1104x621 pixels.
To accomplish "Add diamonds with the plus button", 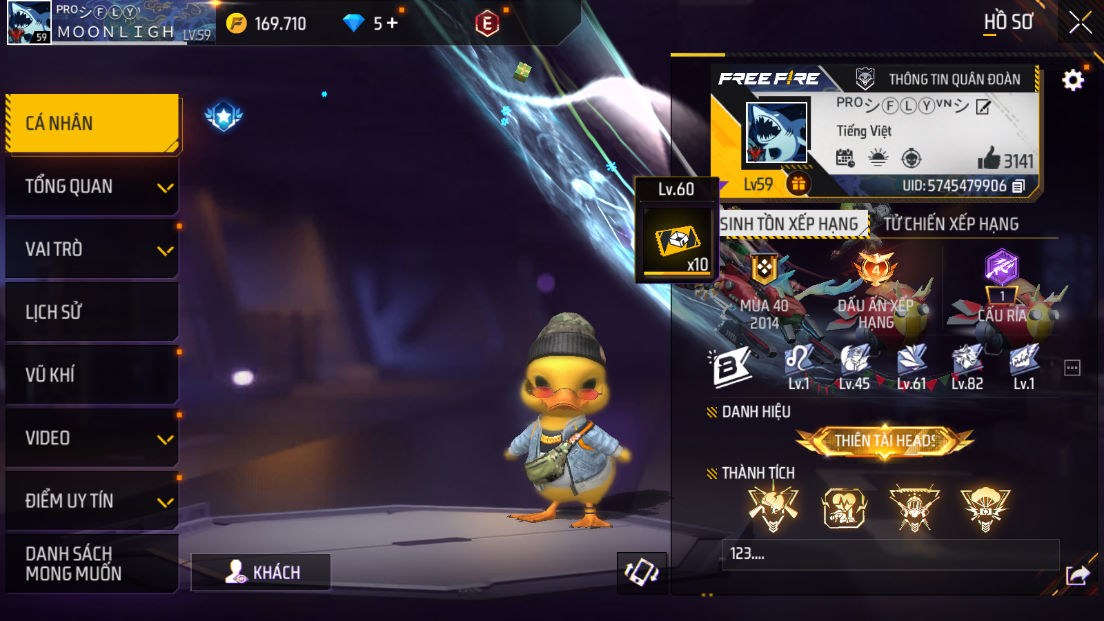I will pyautogui.click(x=391, y=23).
